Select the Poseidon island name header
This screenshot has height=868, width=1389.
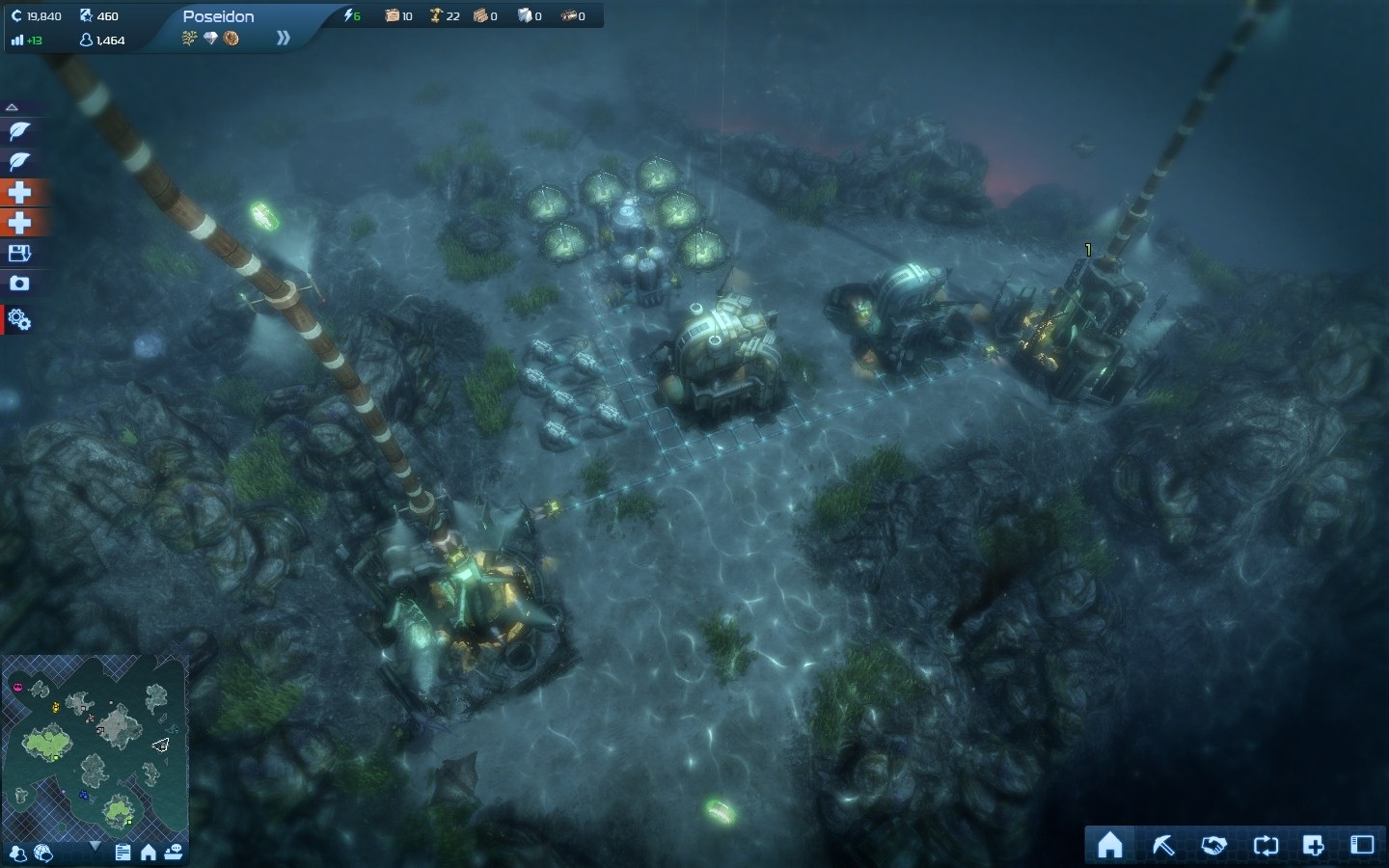(219, 16)
